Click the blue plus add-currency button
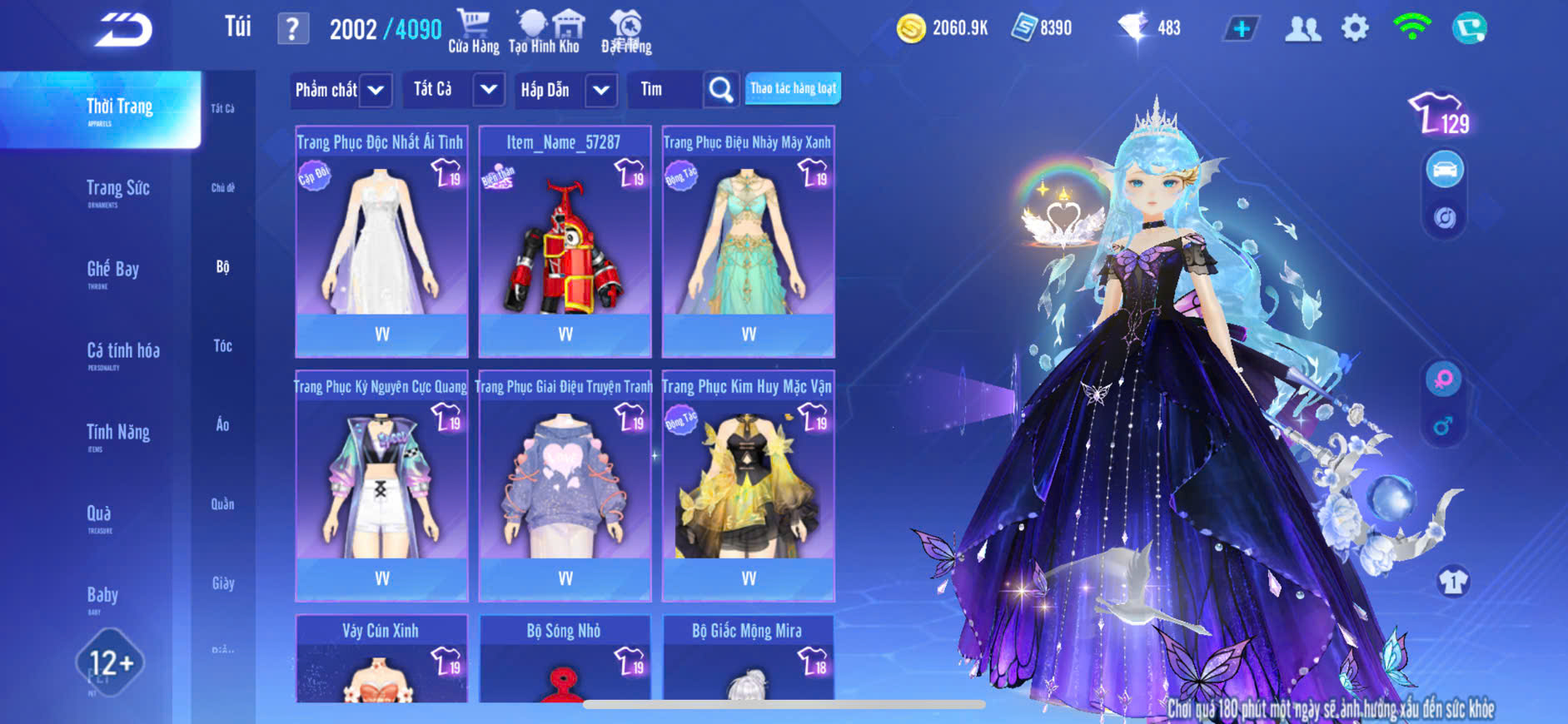The height and width of the screenshot is (724, 1568). (1241, 28)
